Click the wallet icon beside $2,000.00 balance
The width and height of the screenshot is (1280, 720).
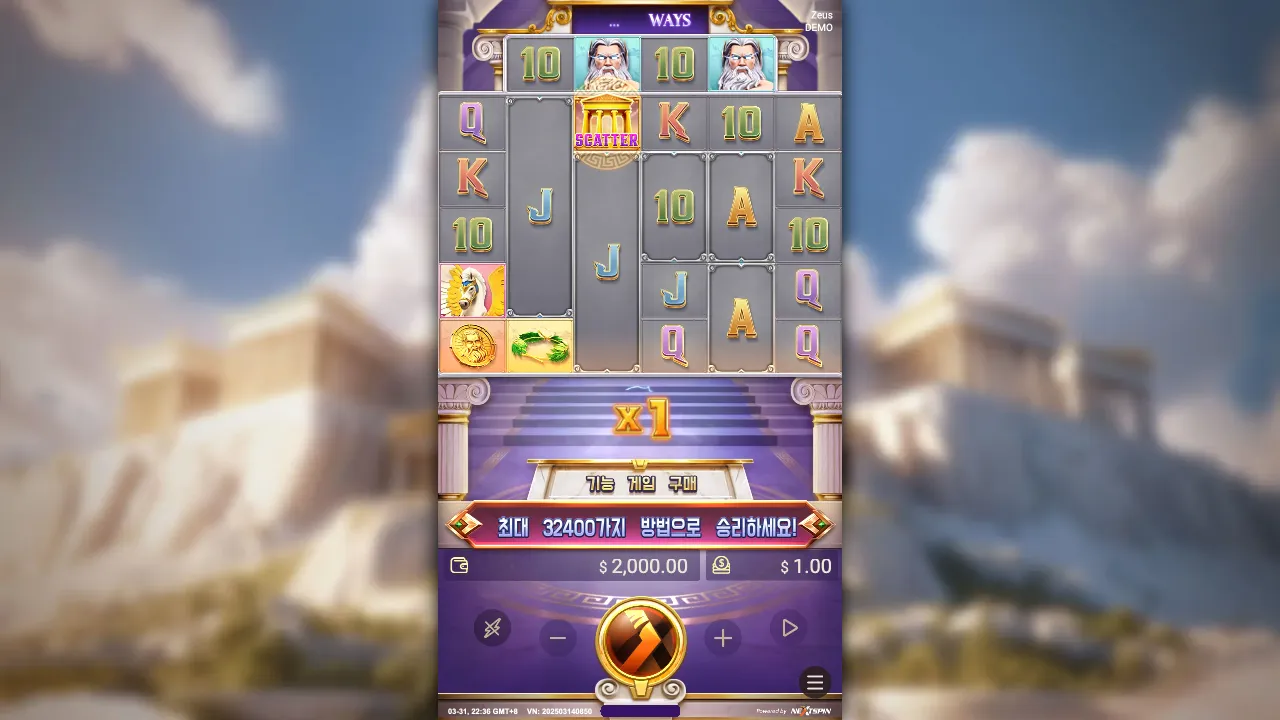tap(459, 566)
